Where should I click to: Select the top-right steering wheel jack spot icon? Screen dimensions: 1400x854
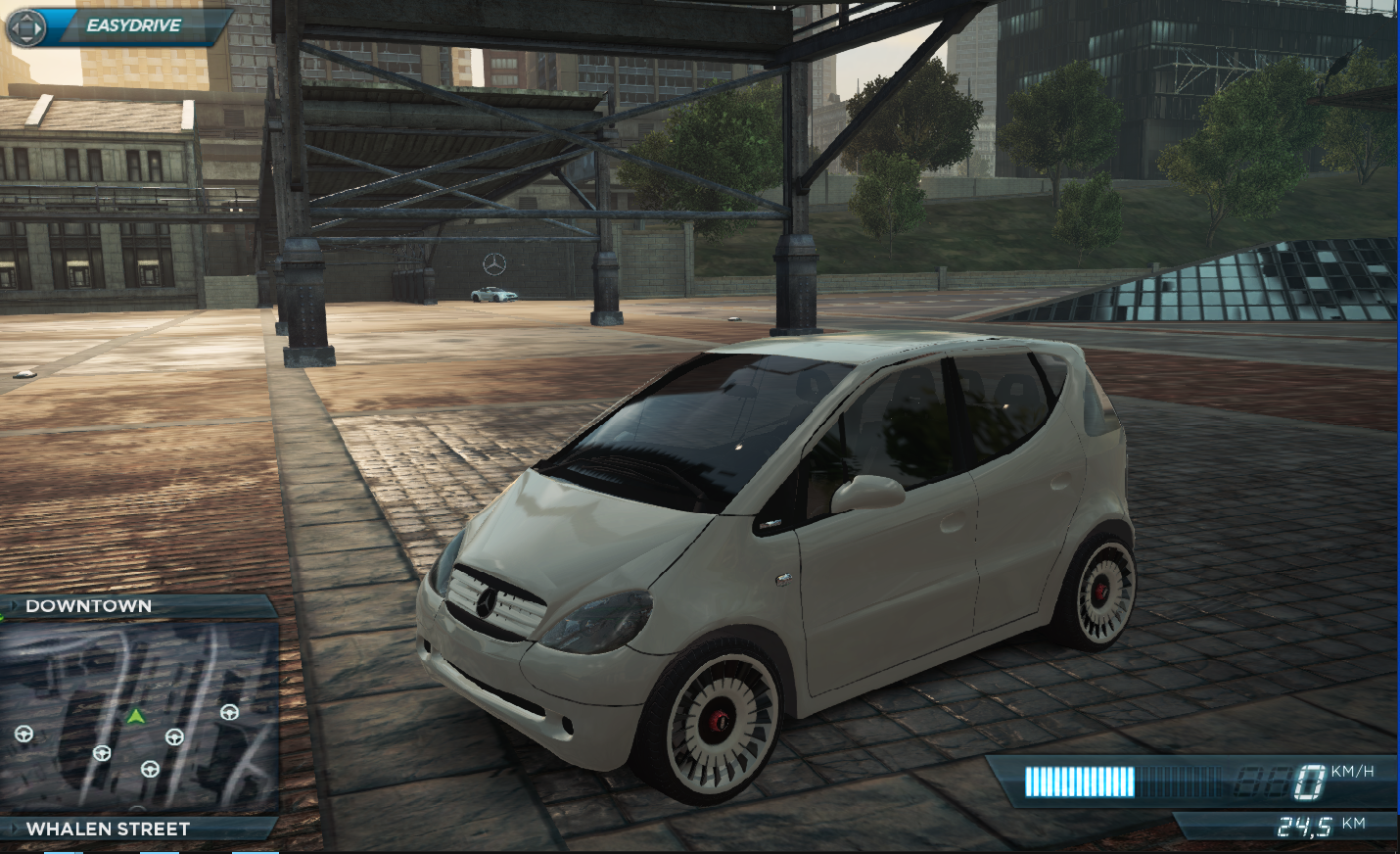229,712
